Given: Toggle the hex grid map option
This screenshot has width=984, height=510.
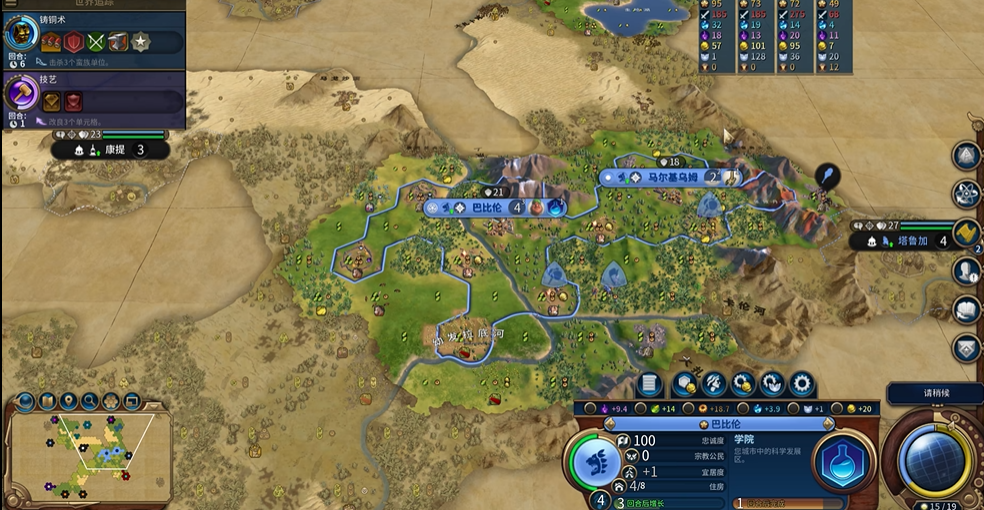Looking at the screenshot, I should (x=111, y=402).
